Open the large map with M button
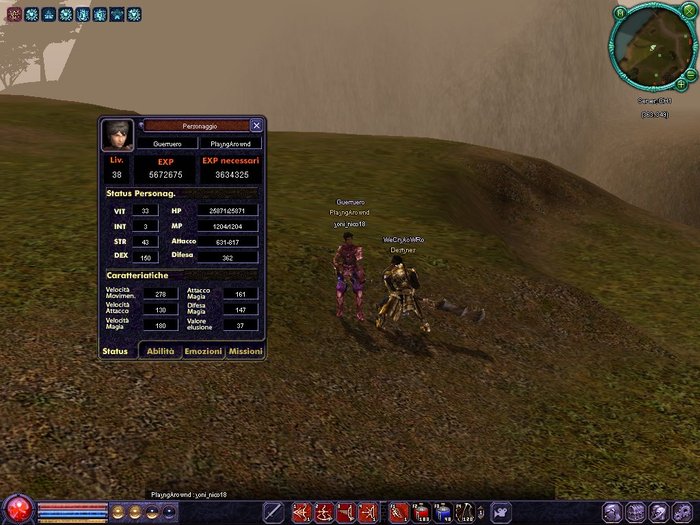 pyautogui.click(x=621, y=12)
